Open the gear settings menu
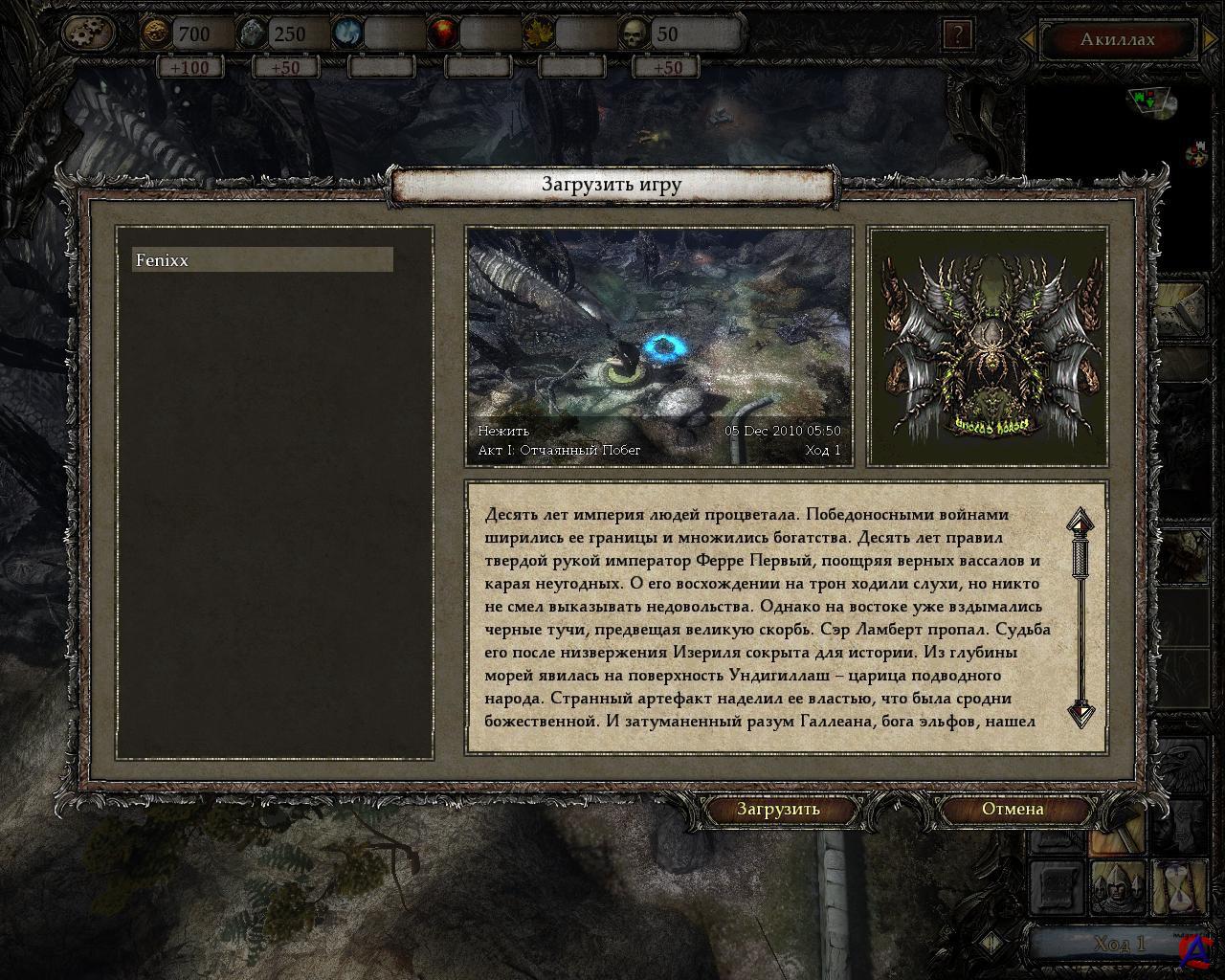The width and height of the screenshot is (1225, 980). tap(88, 34)
